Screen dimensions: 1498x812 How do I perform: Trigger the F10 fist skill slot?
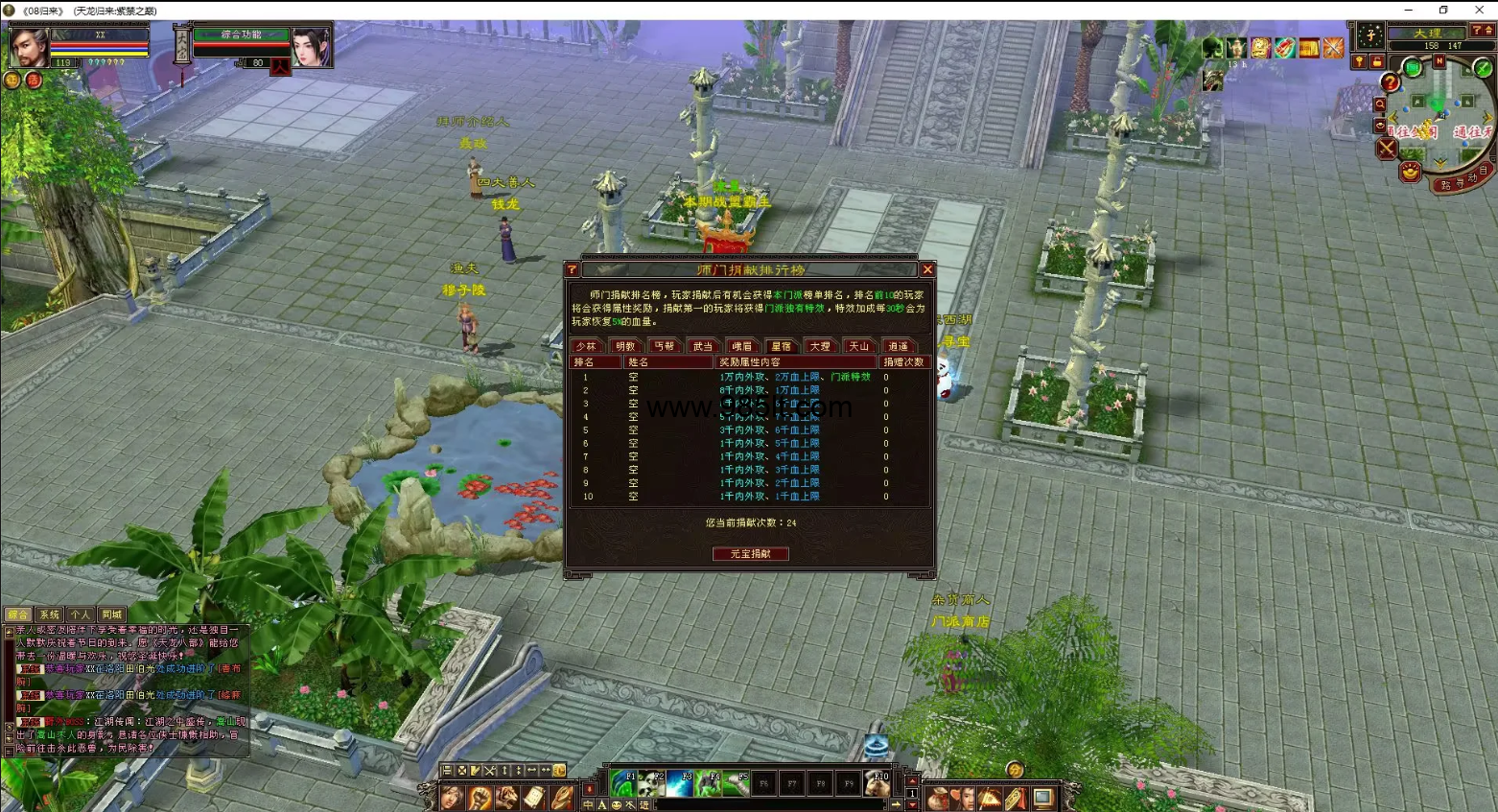pyautogui.click(x=878, y=783)
